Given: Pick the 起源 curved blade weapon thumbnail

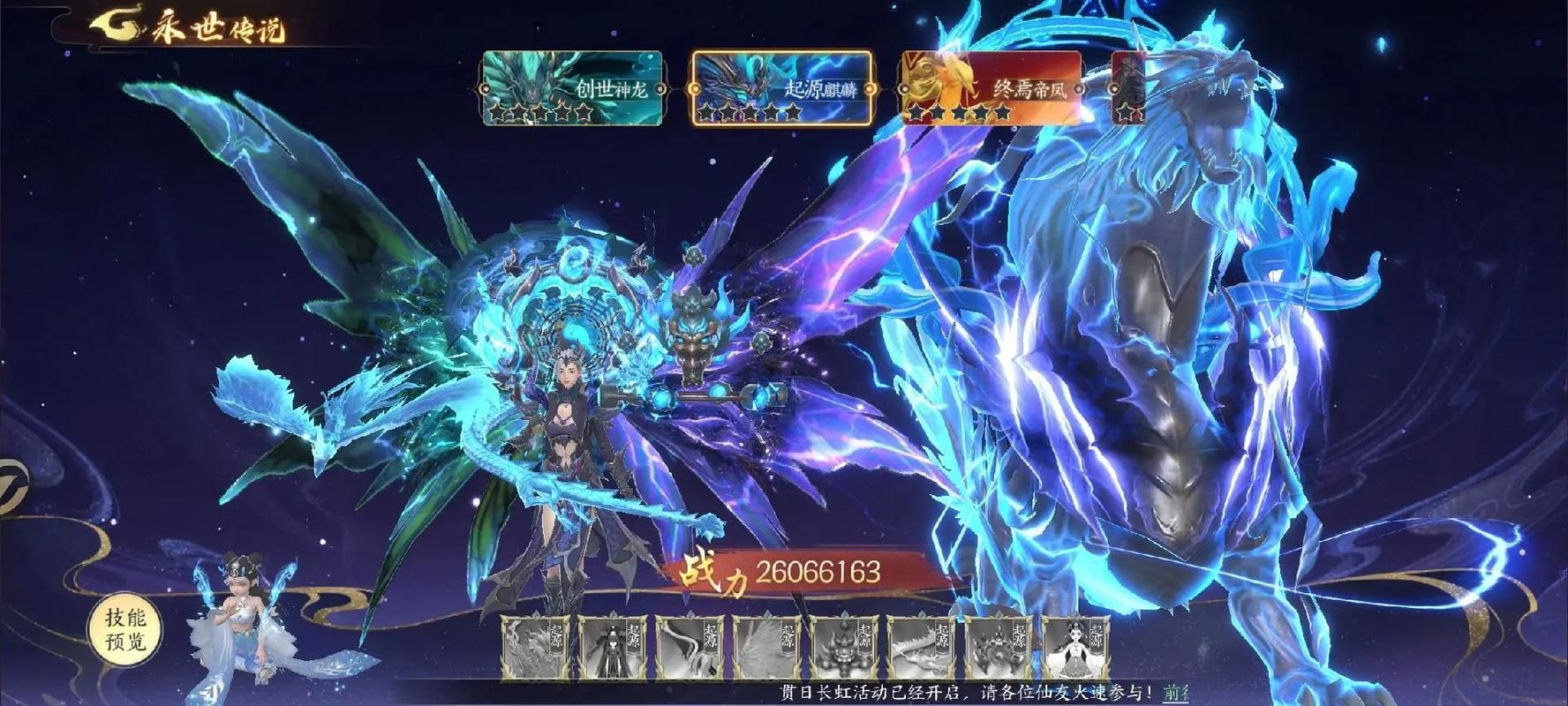Looking at the screenshot, I should click(690, 648).
